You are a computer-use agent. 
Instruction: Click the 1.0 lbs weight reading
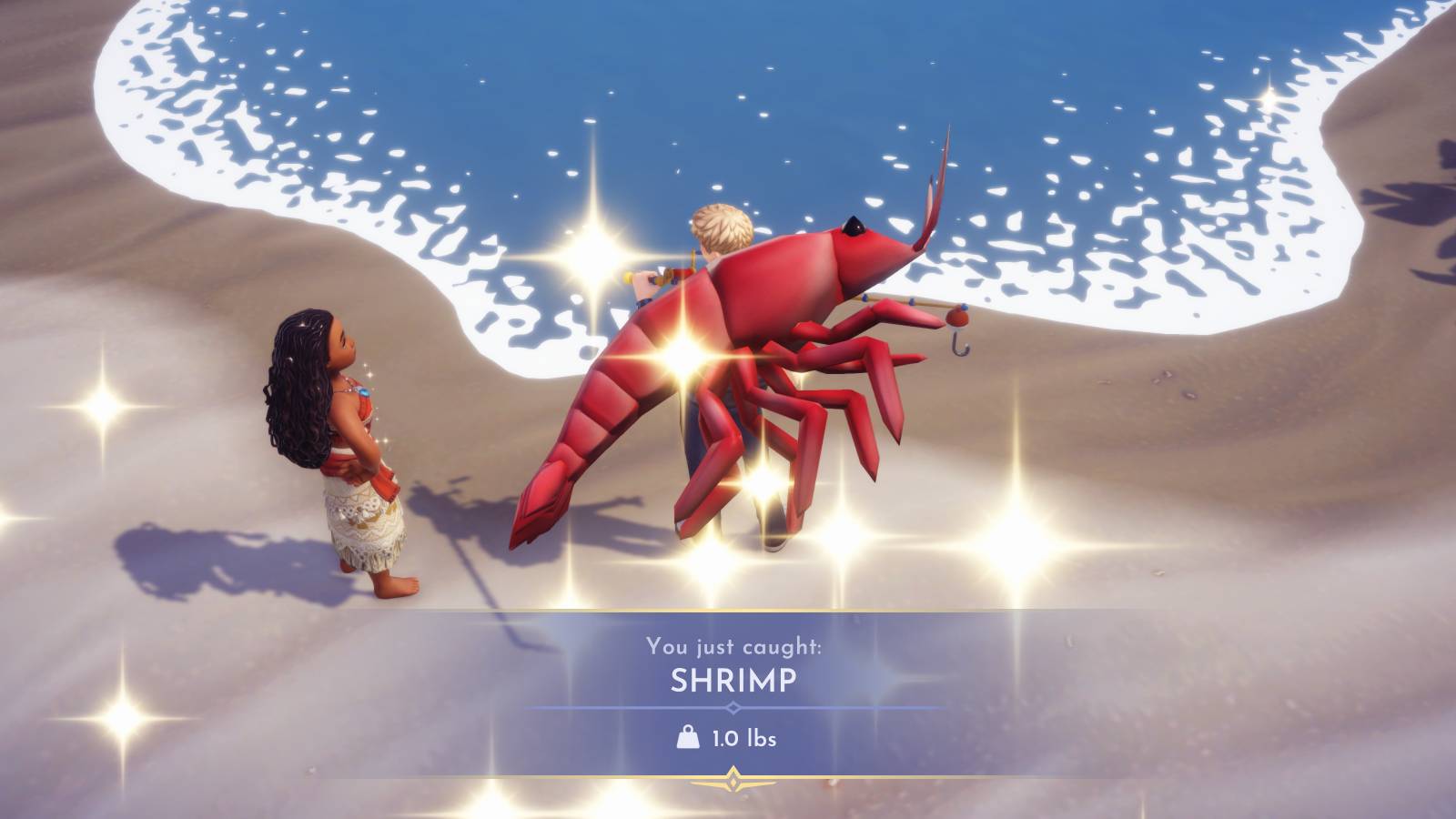coord(743,740)
